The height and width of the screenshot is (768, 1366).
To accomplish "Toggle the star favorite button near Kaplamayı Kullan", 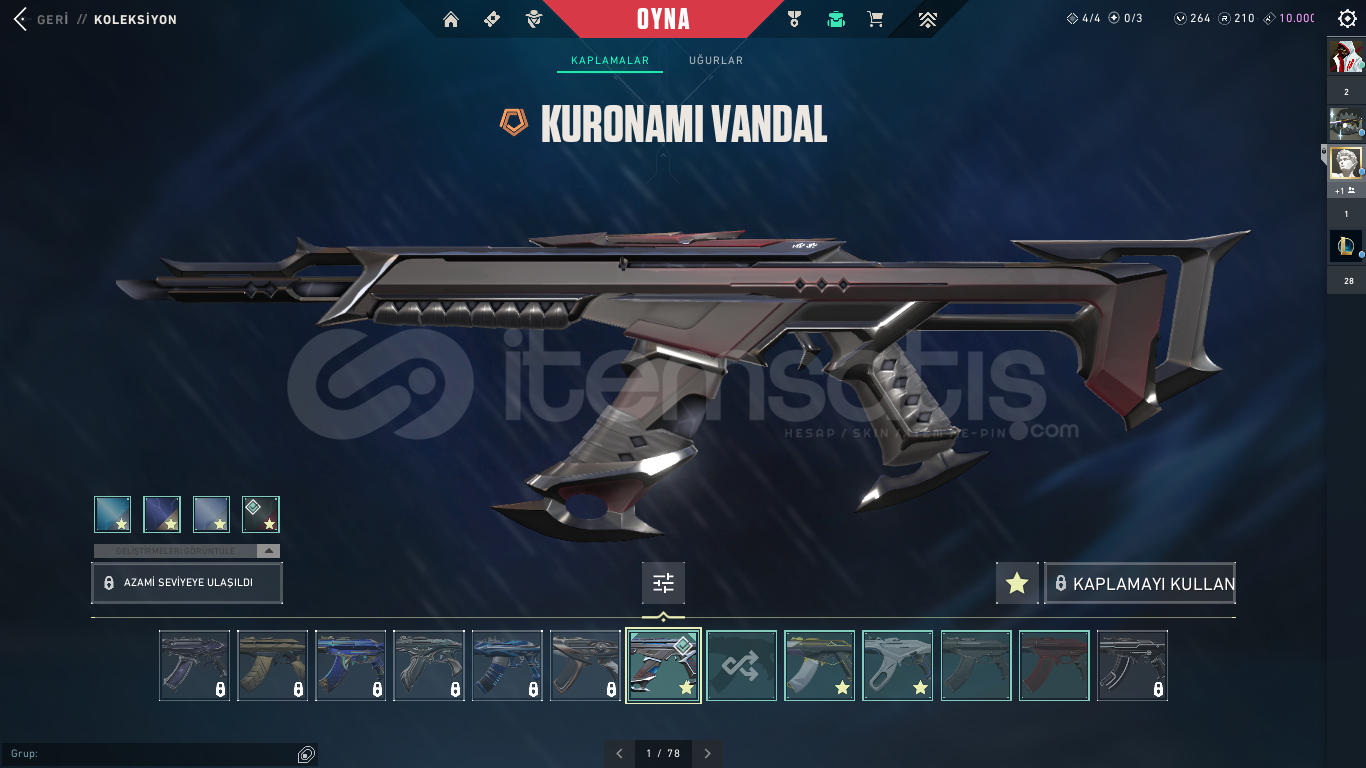I will [1017, 583].
